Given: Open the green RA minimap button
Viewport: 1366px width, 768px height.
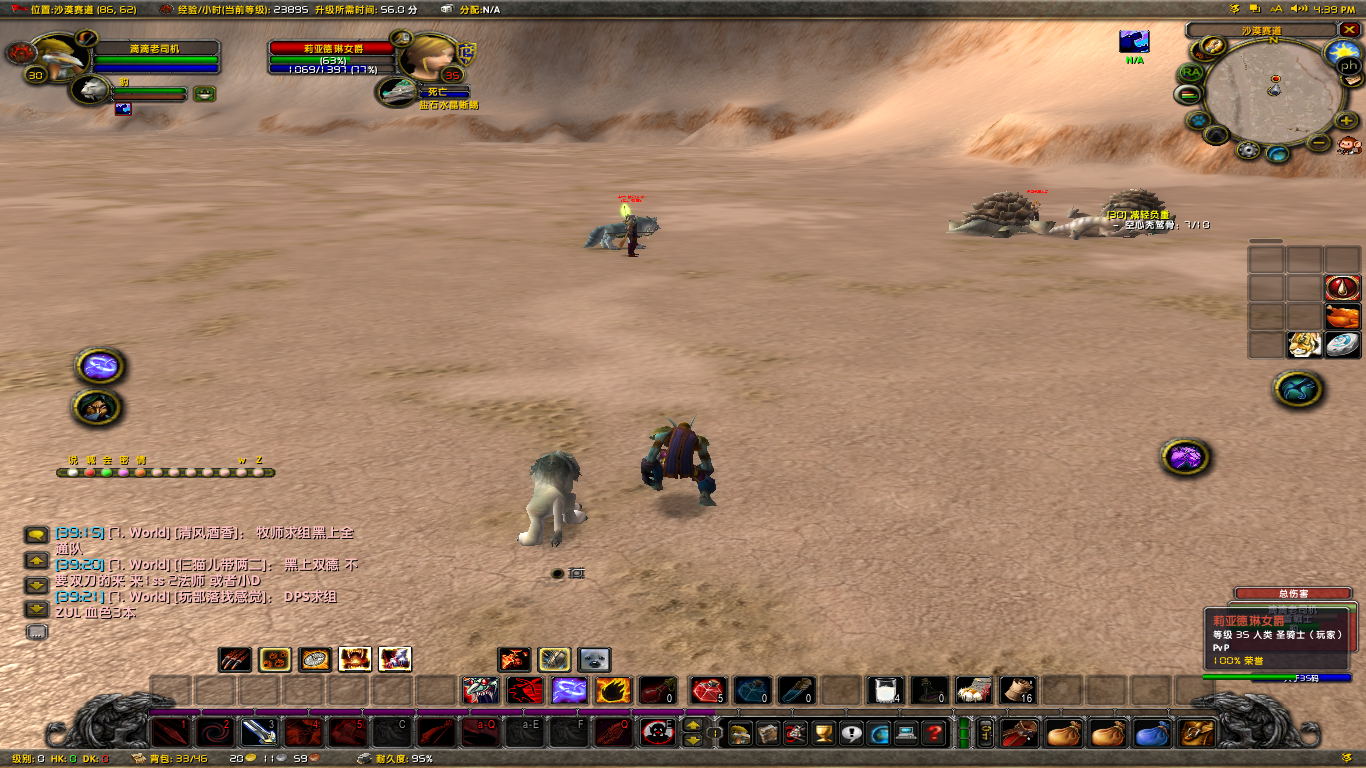Looking at the screenshot, I should 1190,73.
